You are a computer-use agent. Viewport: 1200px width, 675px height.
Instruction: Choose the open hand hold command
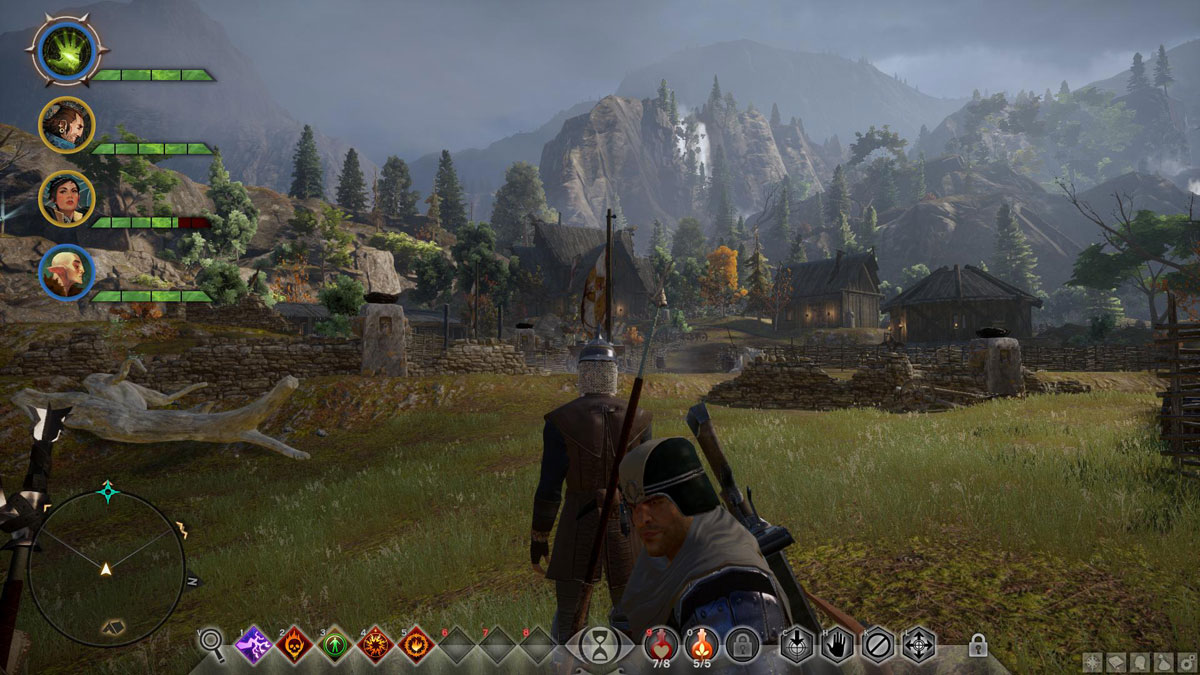tap(837, 645)
